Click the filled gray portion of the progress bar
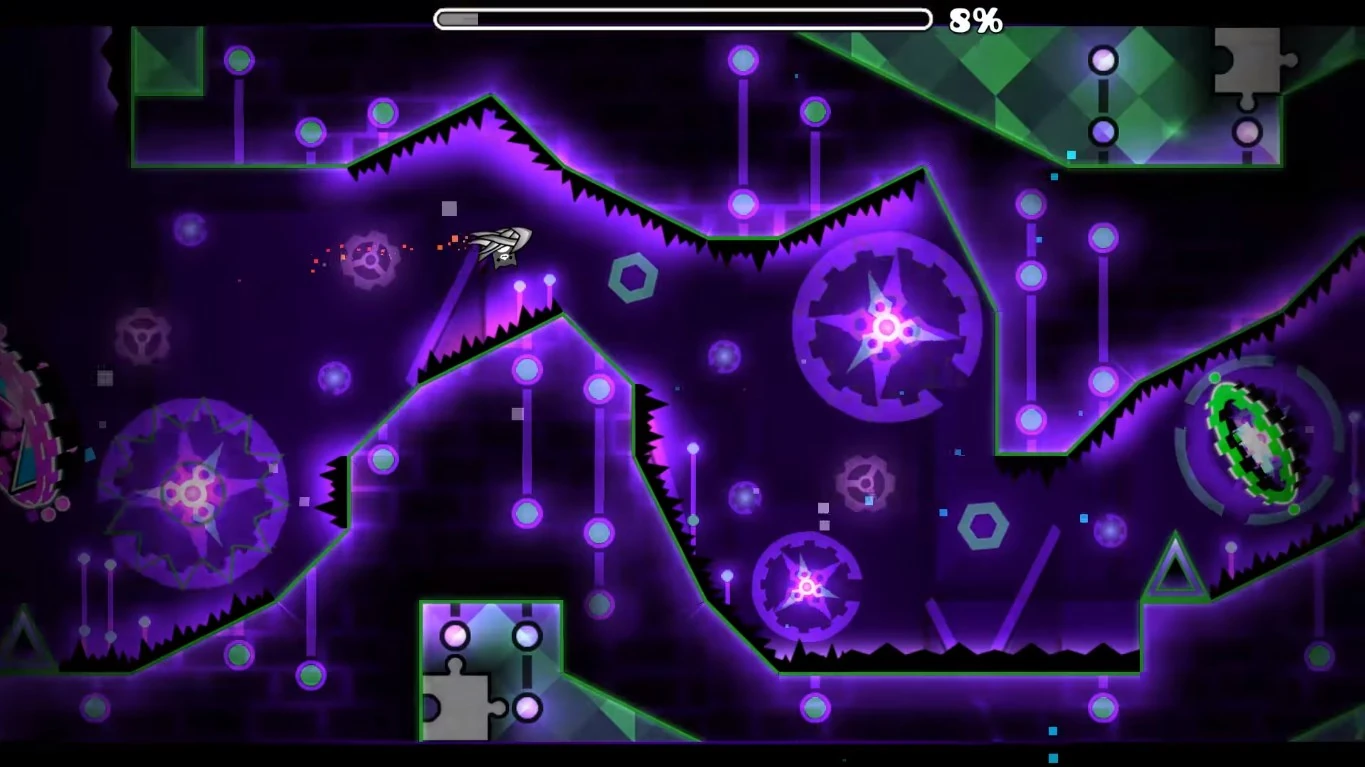This screenshot has height=767, width=1365. click(460, 17)
